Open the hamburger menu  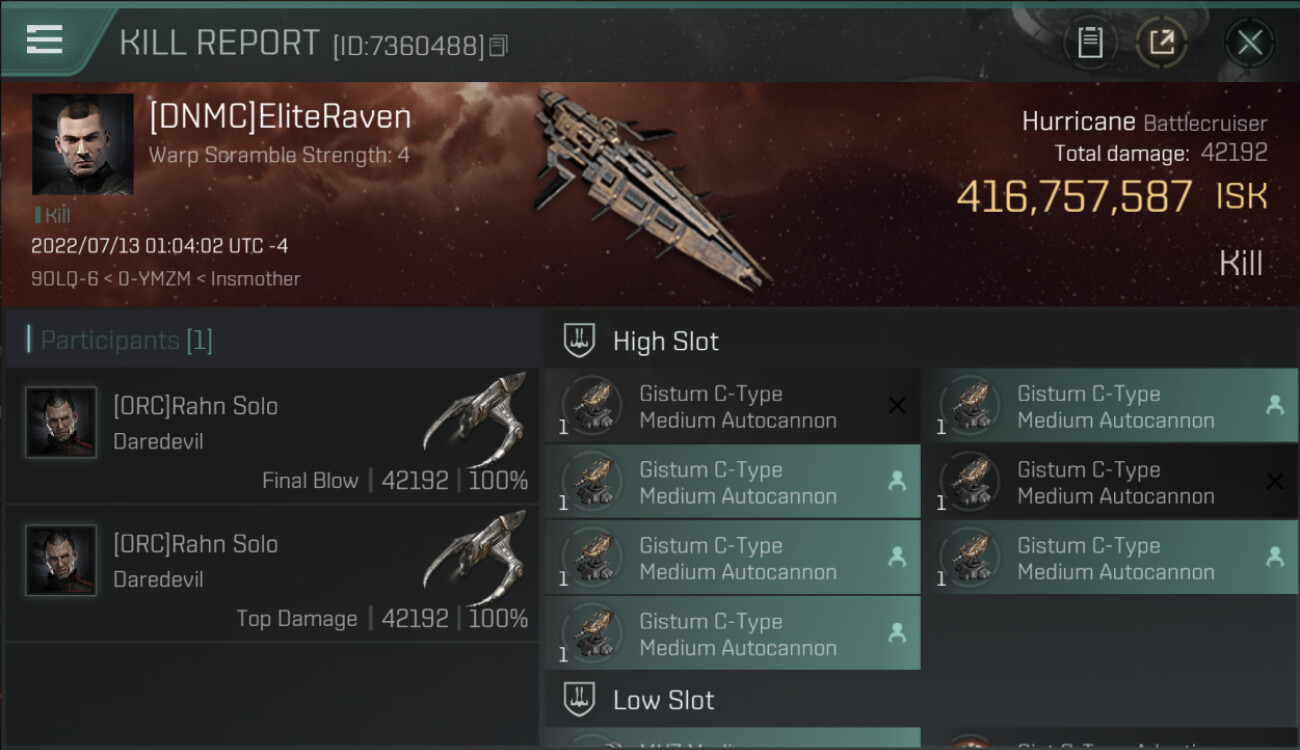coord(45,40)
